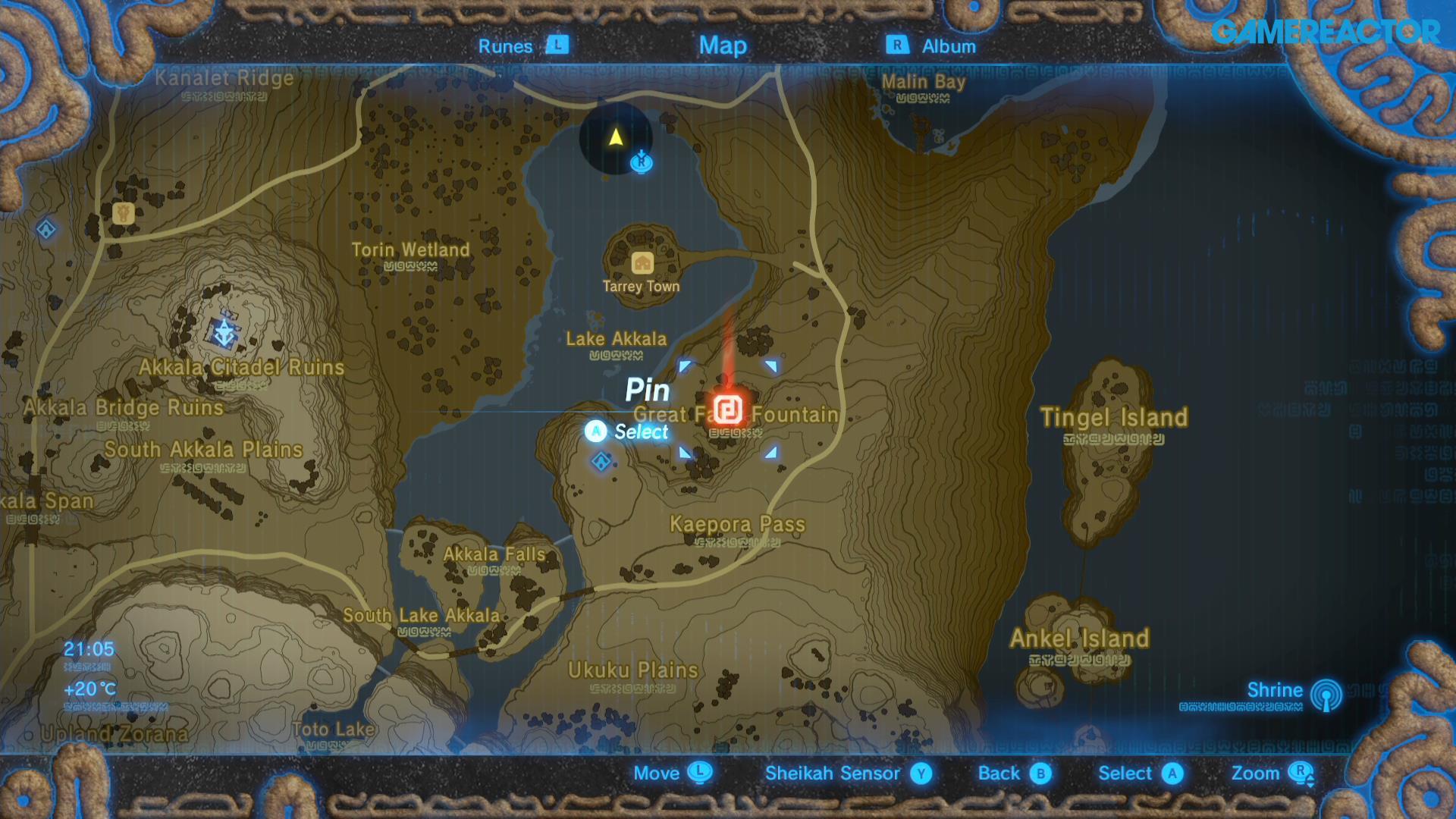Select the stable icon near Akkala Citadel Ruins
Viewport: 1456px width, 819px height.
(123, 214)
